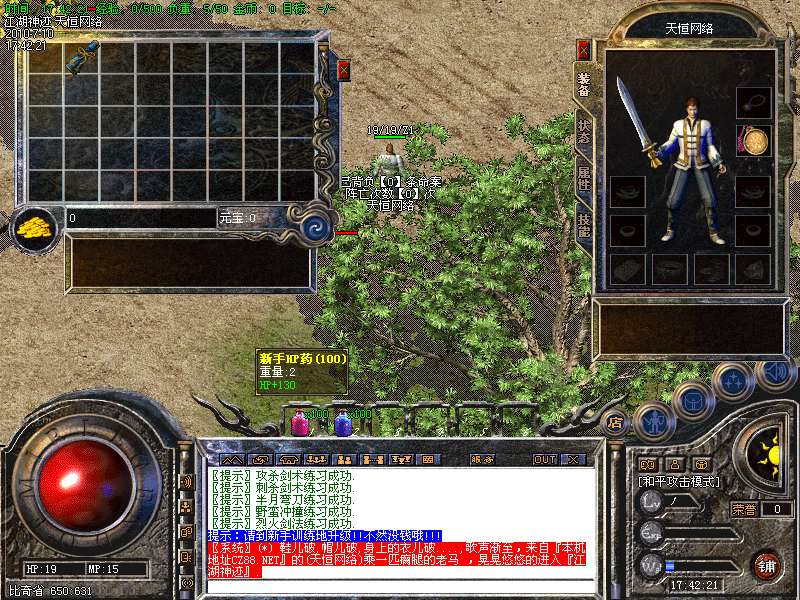The width and height of the screenshot is (800, 600).
Task: Click the OUT button on chat bar
Action: (x=544, y=460)
